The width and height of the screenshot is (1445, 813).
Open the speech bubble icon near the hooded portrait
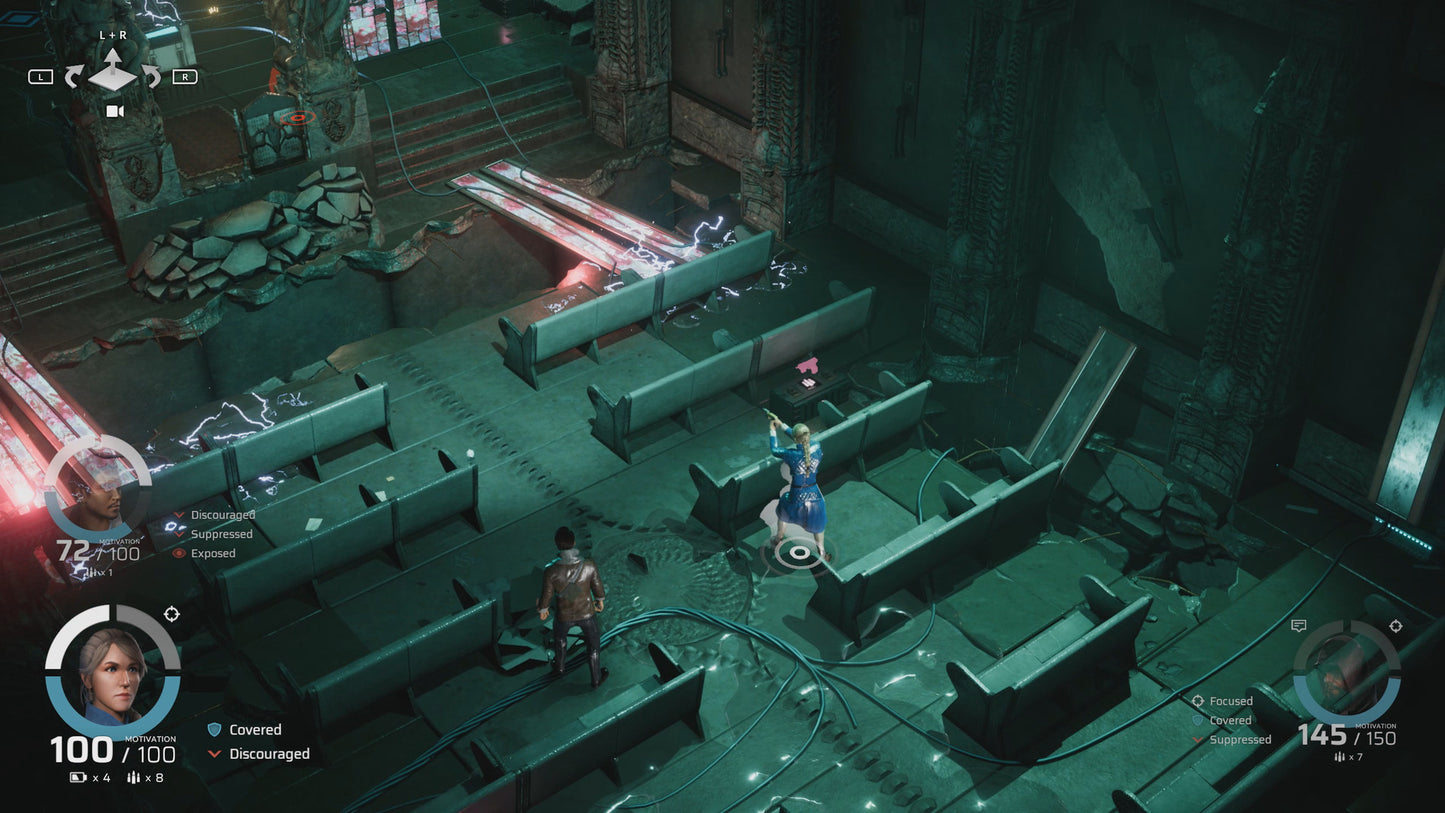click(x=1298, y=626)
